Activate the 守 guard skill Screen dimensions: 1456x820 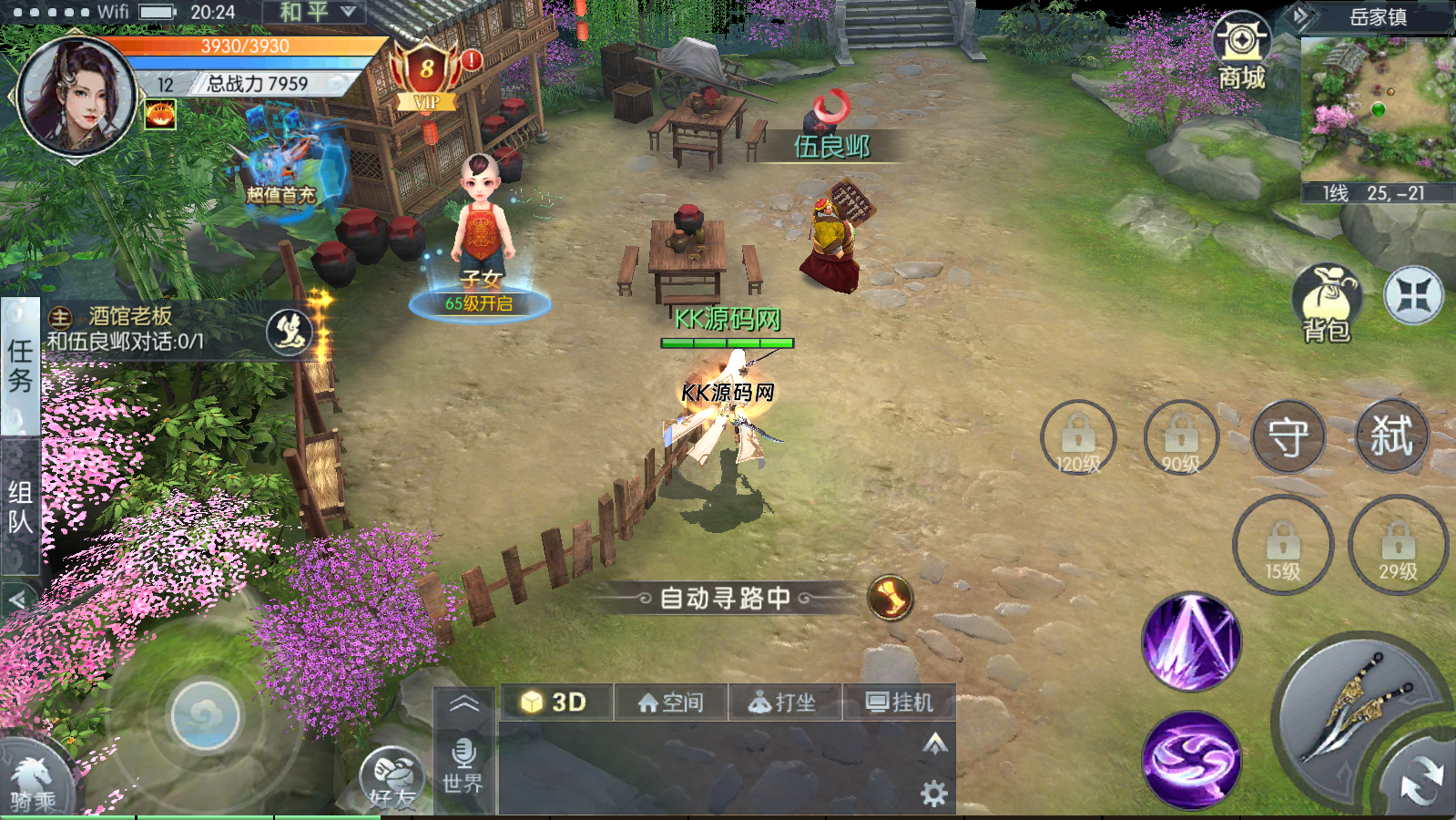click(1288, 437)
